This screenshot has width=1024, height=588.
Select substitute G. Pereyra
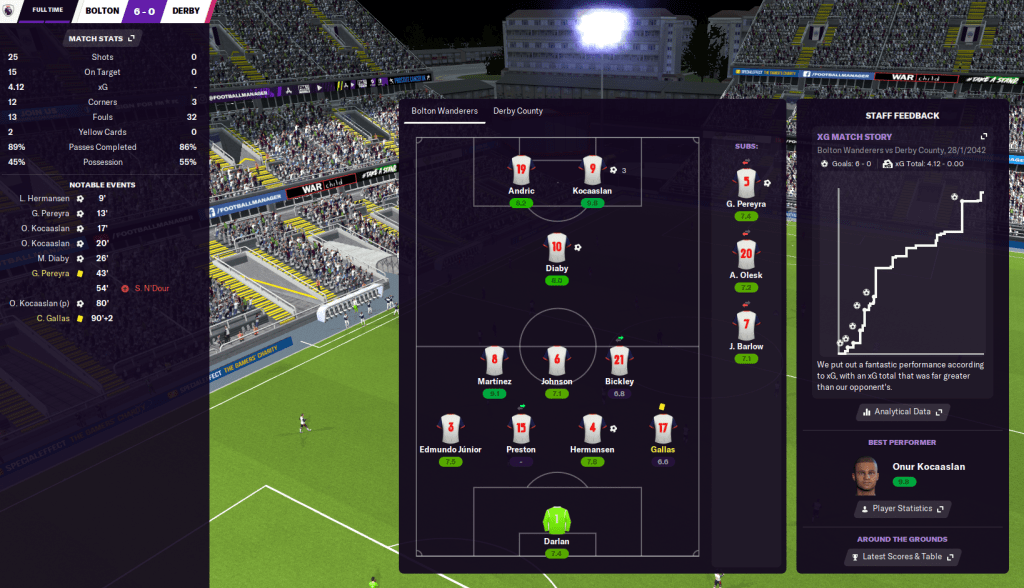(745, 184)
